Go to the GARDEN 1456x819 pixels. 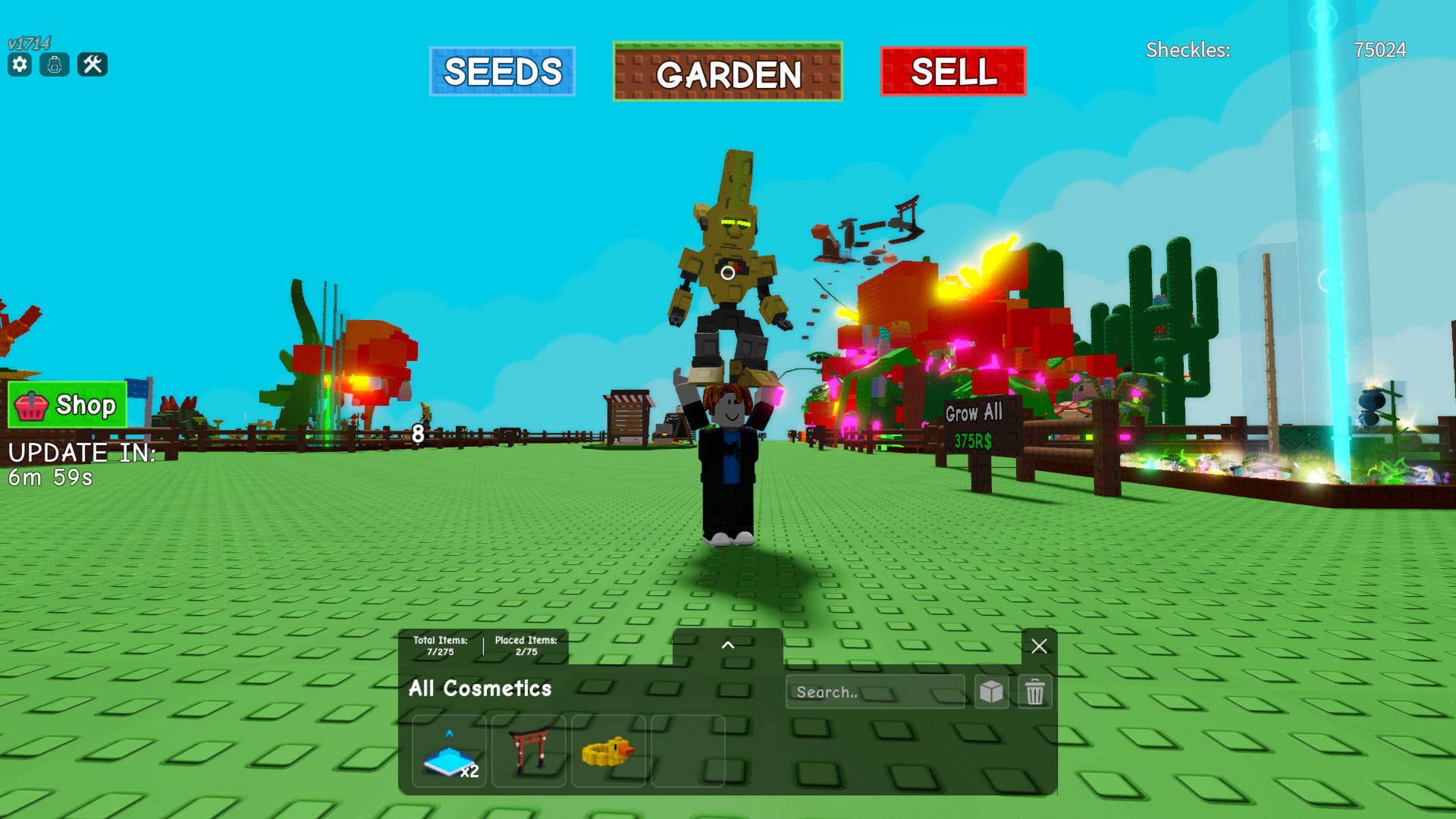tap(727, 73)
